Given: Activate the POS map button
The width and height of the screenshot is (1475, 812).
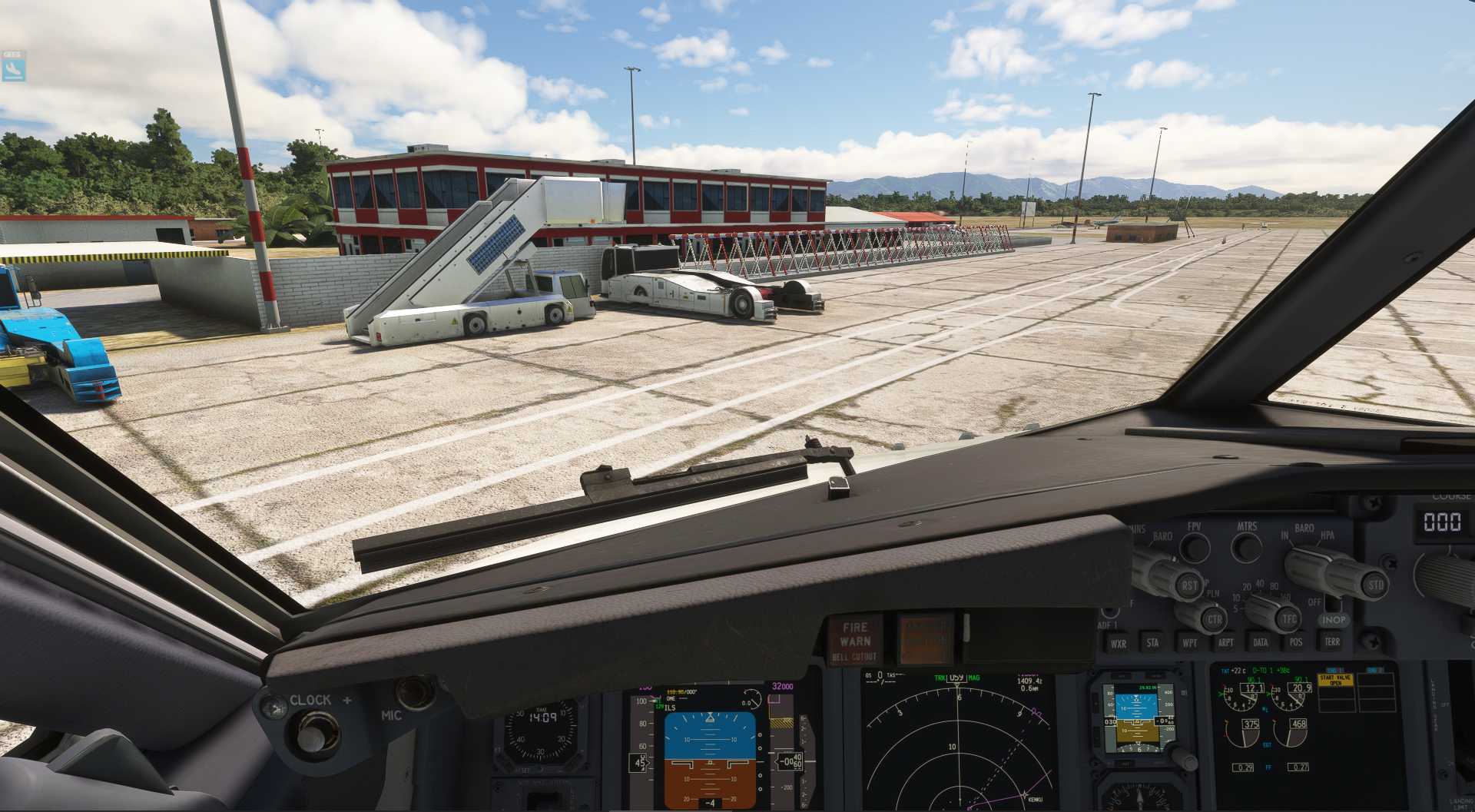Looking at the screenshot, I should (x=1296, y=642).
